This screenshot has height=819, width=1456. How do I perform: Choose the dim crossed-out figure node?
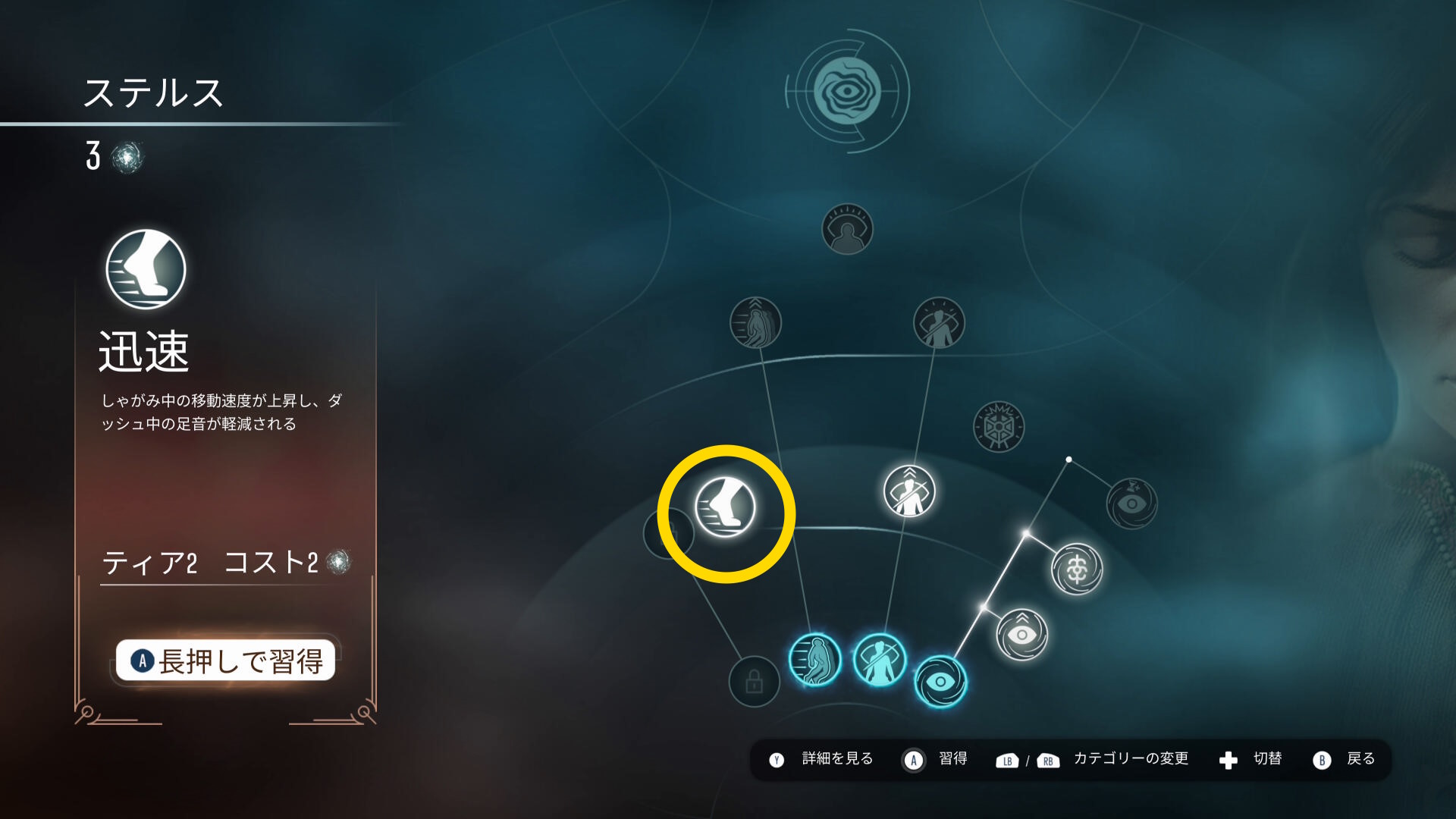939,323
